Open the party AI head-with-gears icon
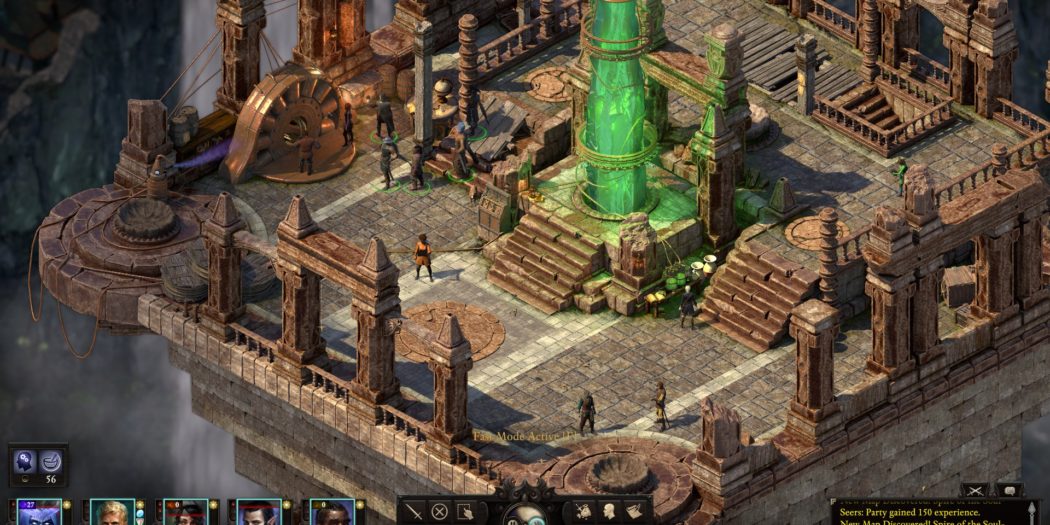Image resolution: width=1050 pixels, height=525 pixels. (x=24, y=461)
